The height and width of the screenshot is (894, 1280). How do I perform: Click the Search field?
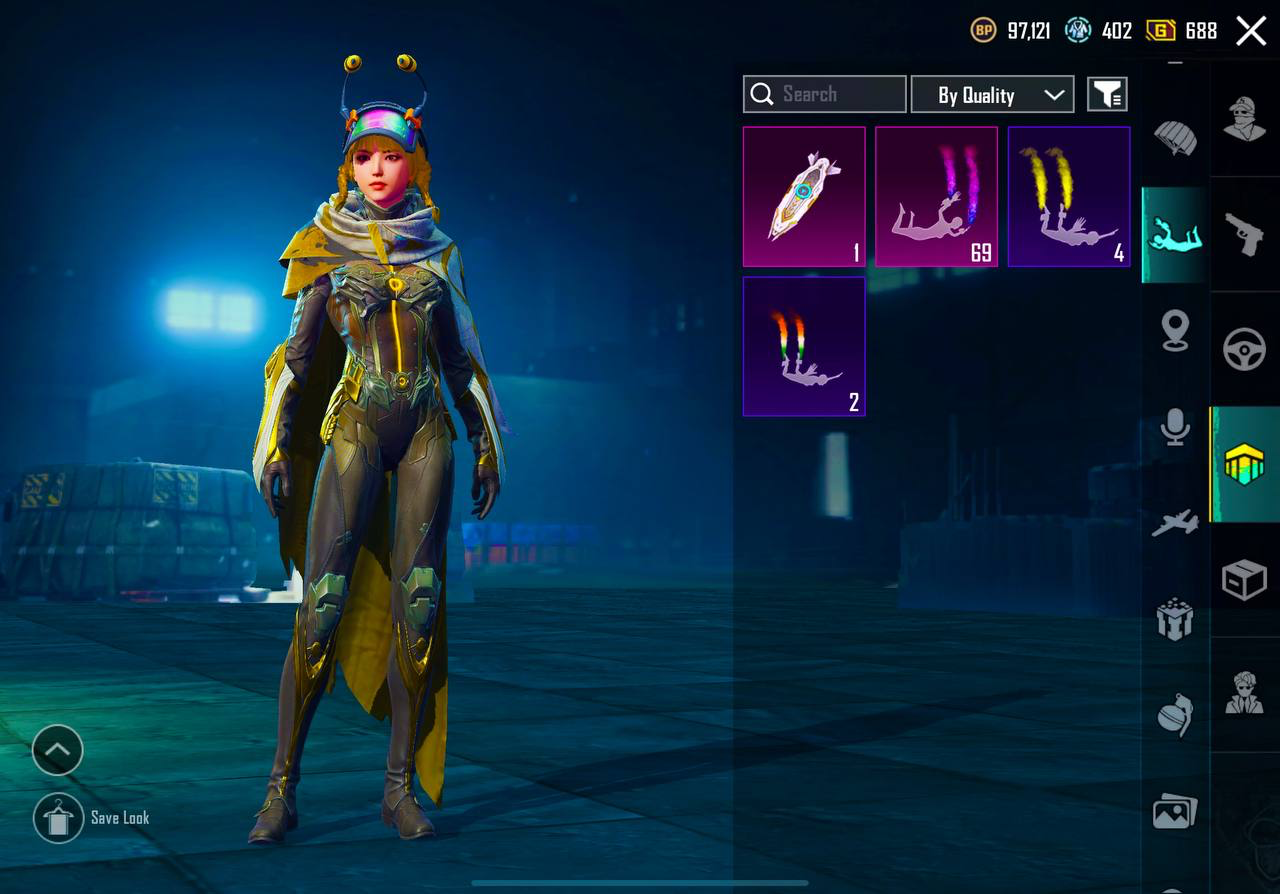pyautogui.click(x=825, y=94)
